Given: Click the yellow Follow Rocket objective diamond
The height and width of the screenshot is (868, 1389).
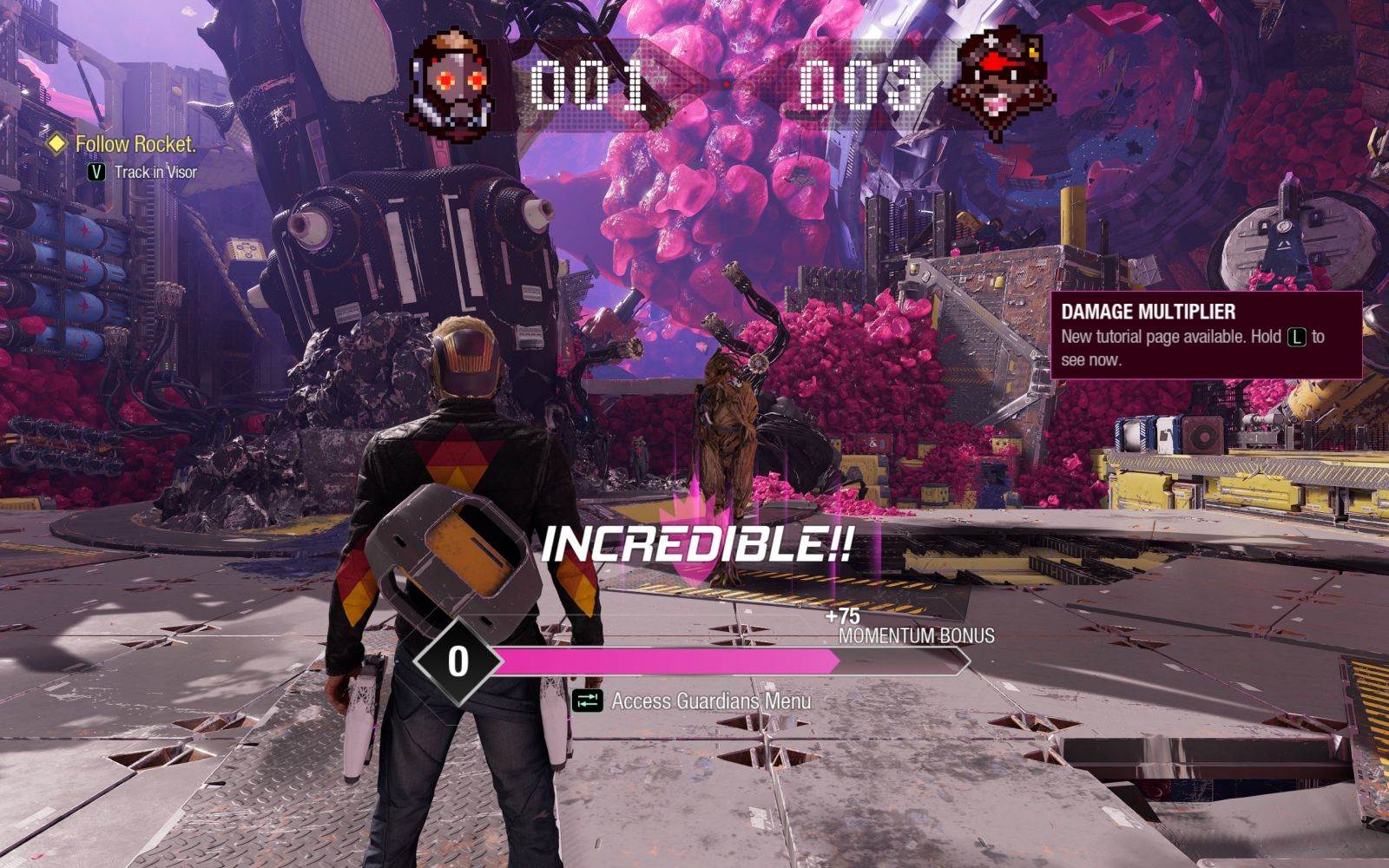Looking at the screenshot, I should 56,144.
